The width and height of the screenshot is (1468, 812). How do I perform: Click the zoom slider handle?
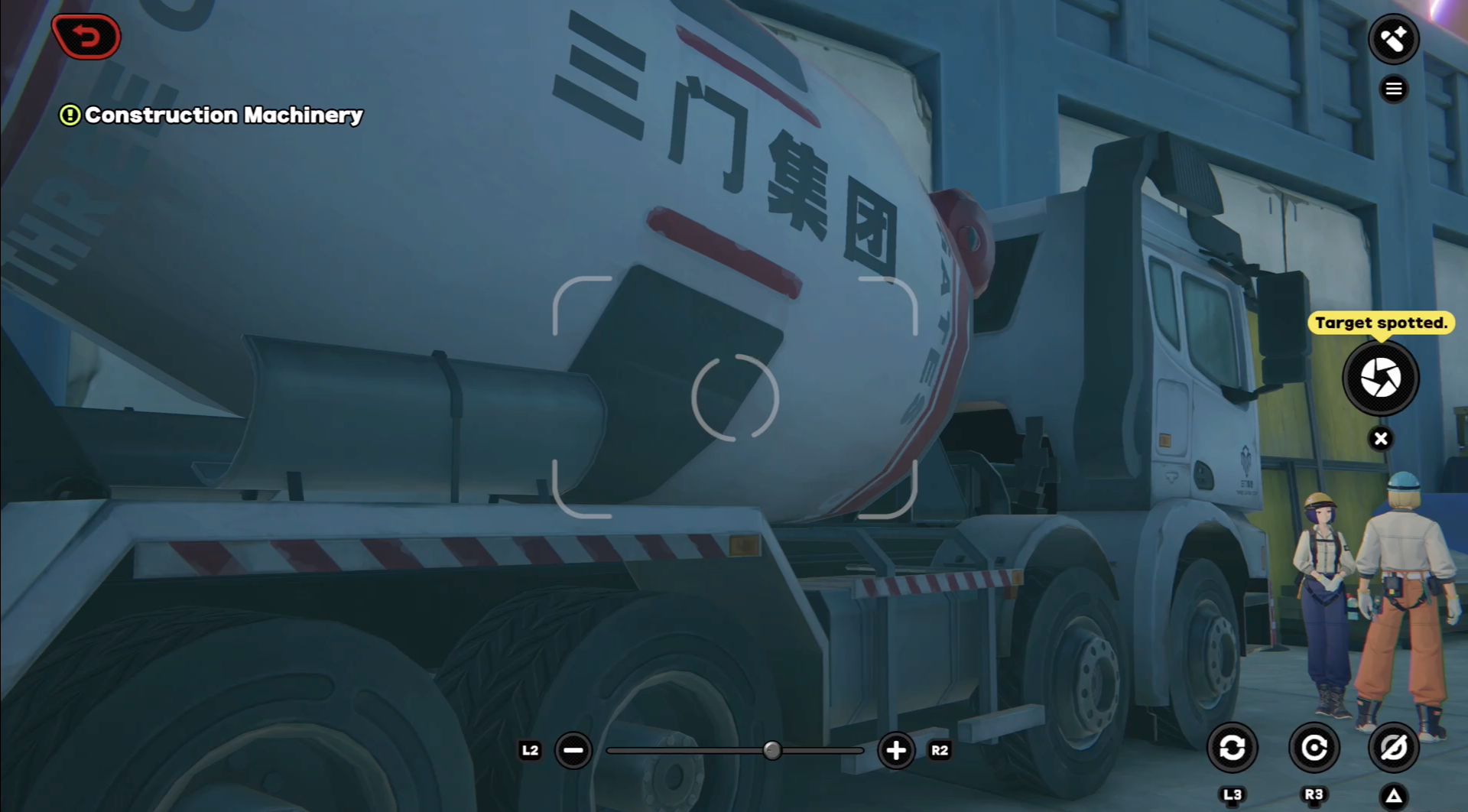pyautogui.click(x=772, y=750)
